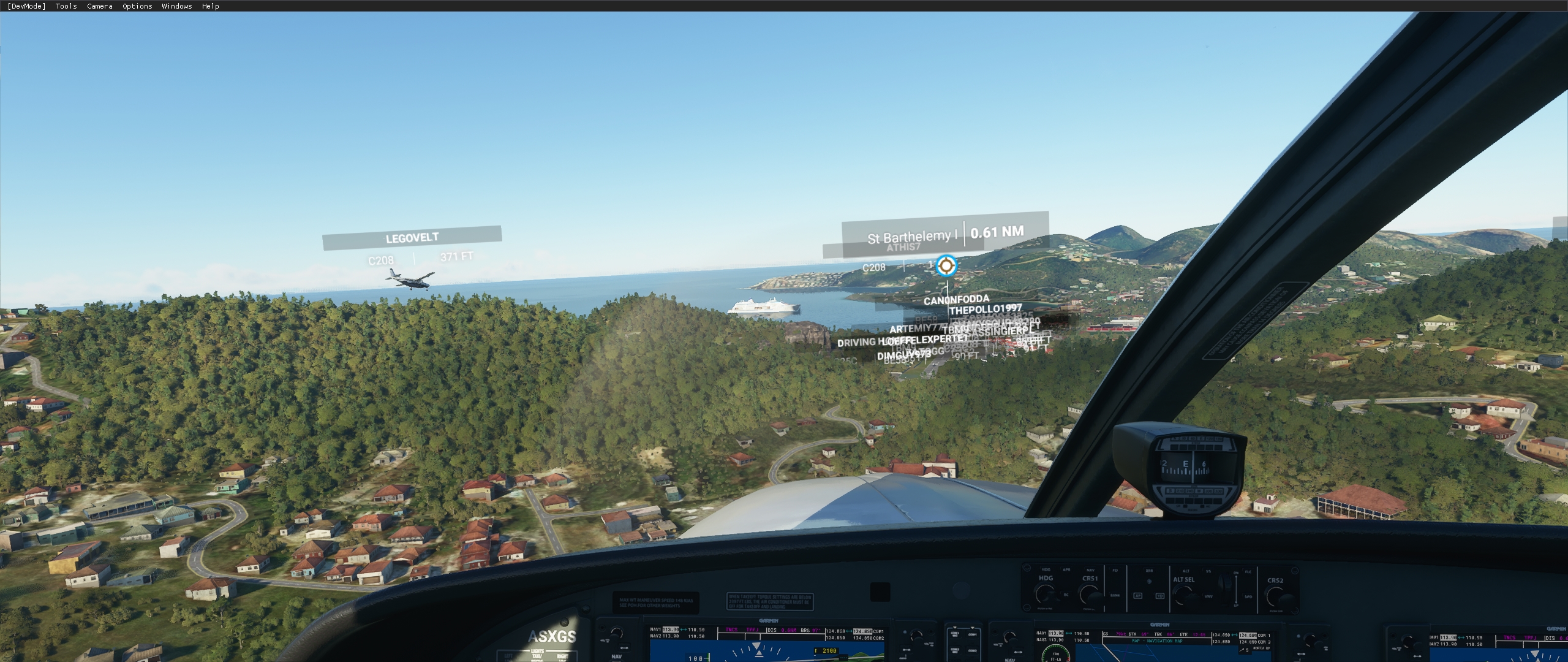Image resolution: width=1568 pixels, height=662 pixels.
Task: Select HDG heading mode on autopilot panel
Action: pos(1046,569)
